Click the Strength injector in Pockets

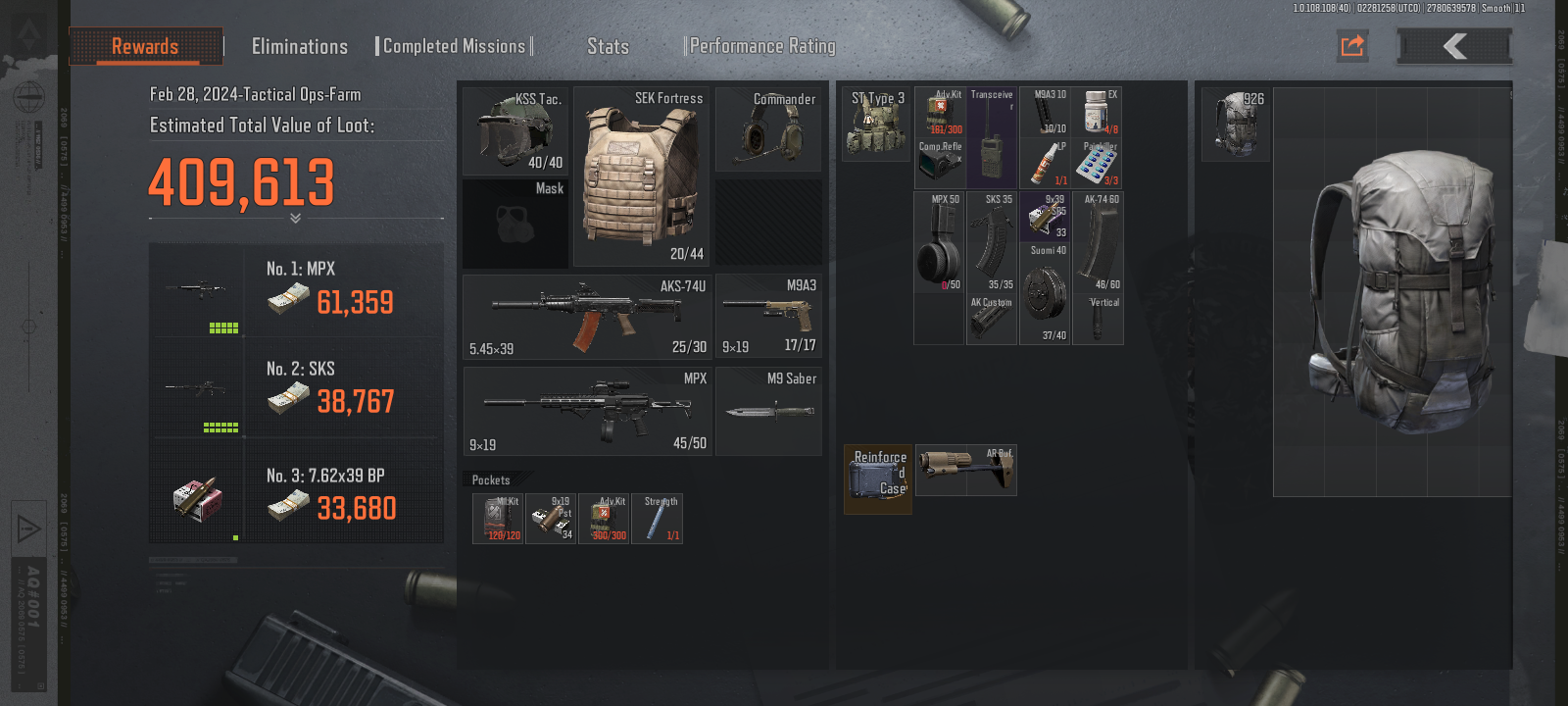[x=658, y=519]
